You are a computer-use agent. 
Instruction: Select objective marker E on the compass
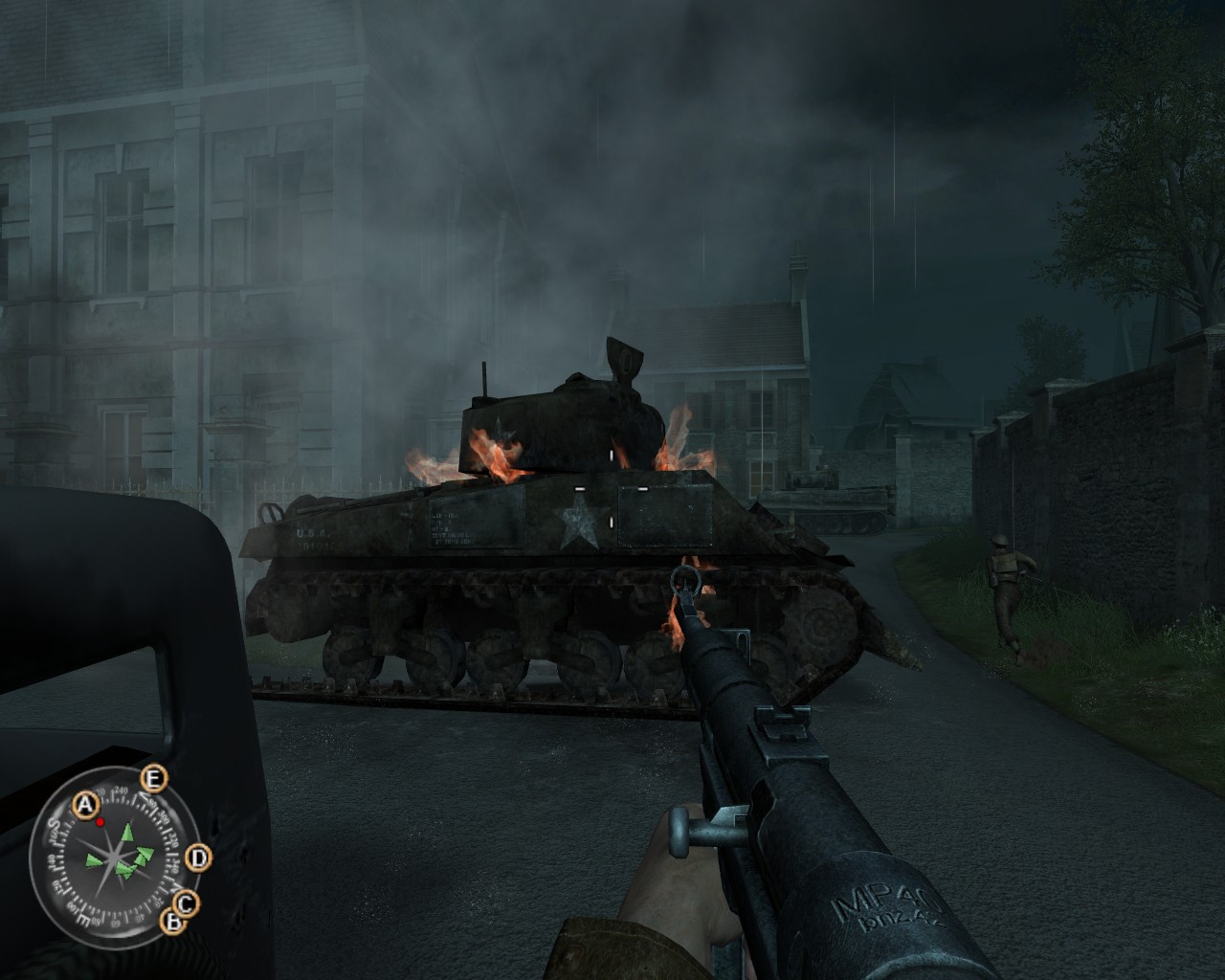[152, 778]
